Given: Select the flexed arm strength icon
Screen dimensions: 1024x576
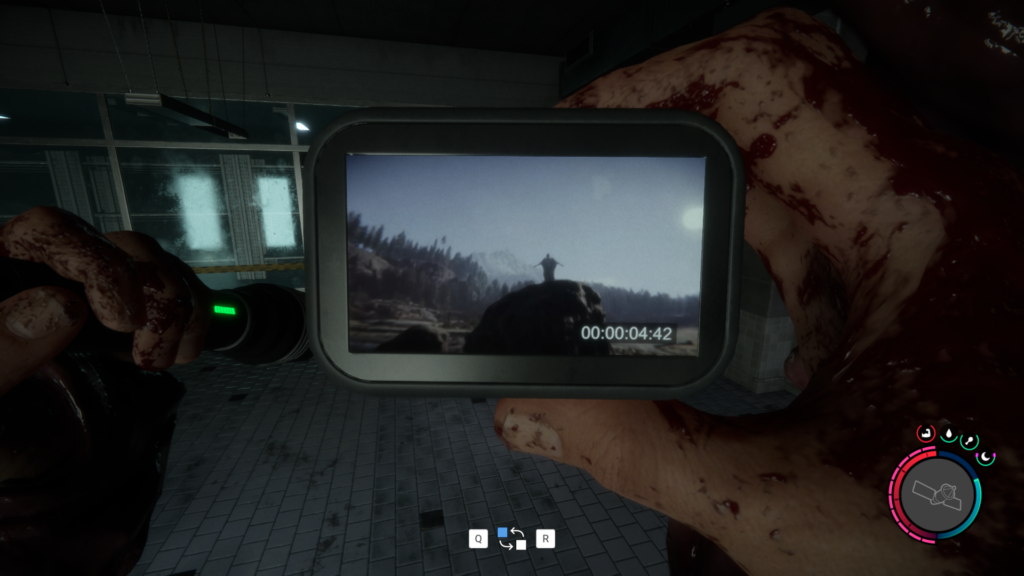Looking at the screenshot, I should tap(925, 434).
